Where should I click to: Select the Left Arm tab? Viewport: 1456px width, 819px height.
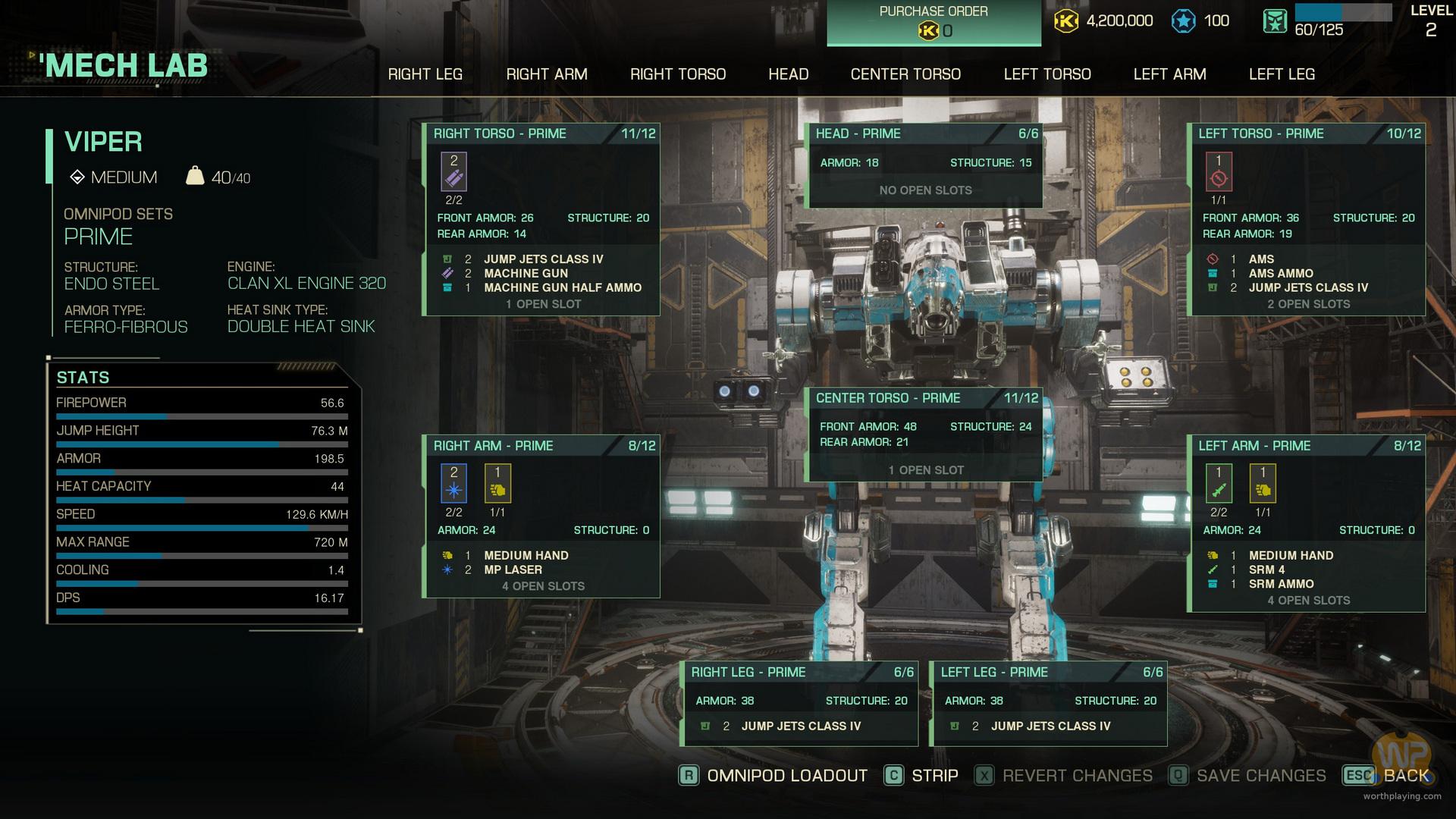point(1169,74)
